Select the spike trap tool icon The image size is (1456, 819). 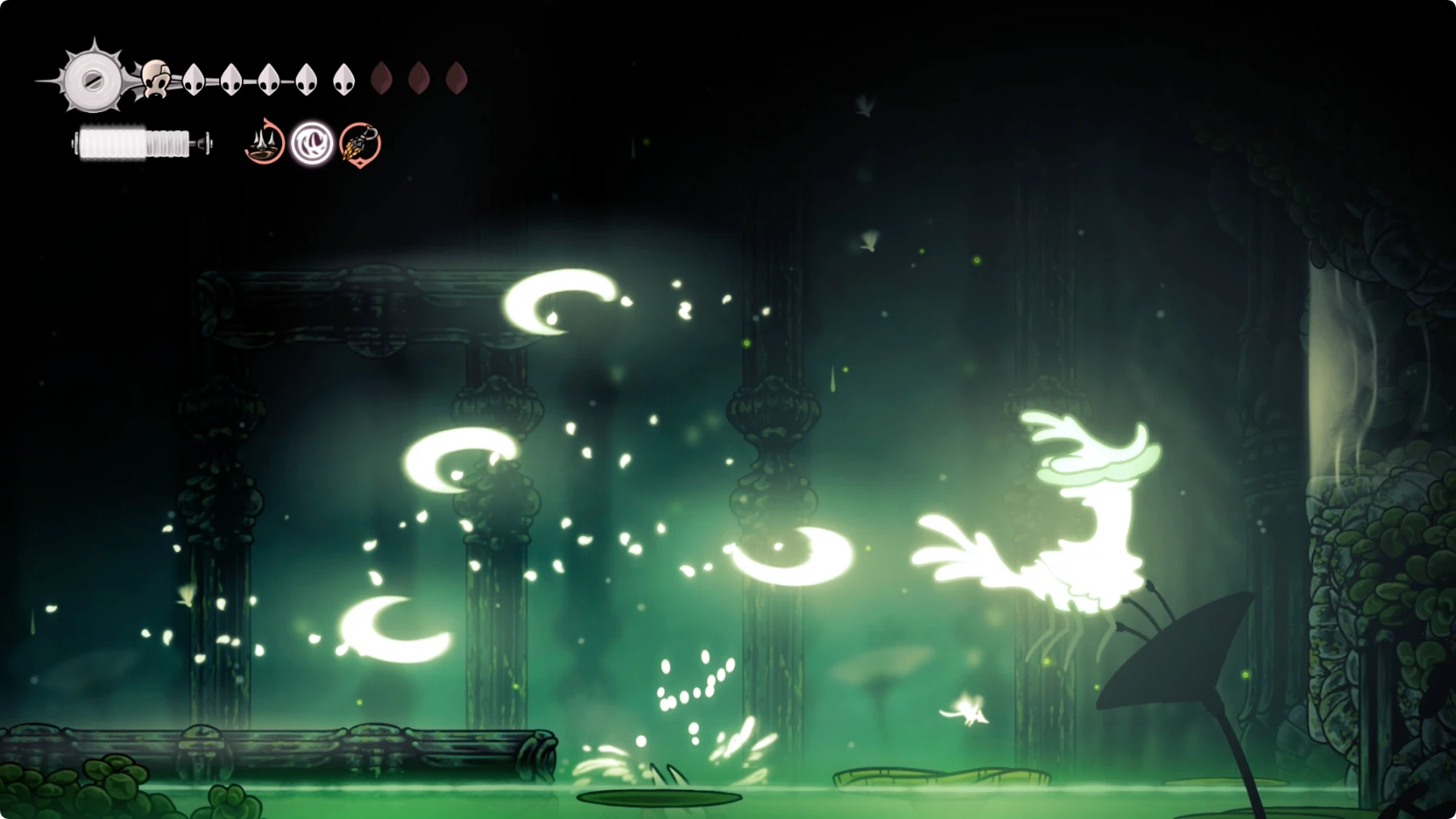tap(264, 143)
